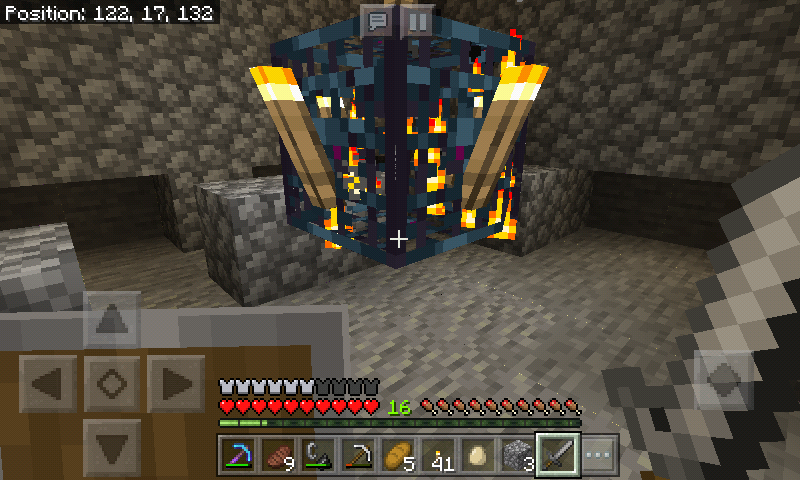
Task: Tap the center sneak diamond button
Action: tap(110, 381)
